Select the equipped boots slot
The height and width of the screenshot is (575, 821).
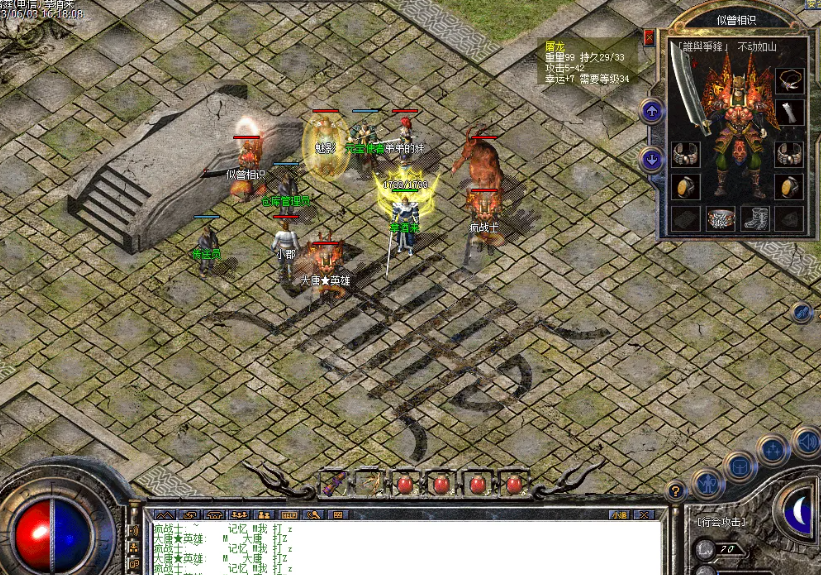(755, 218)
